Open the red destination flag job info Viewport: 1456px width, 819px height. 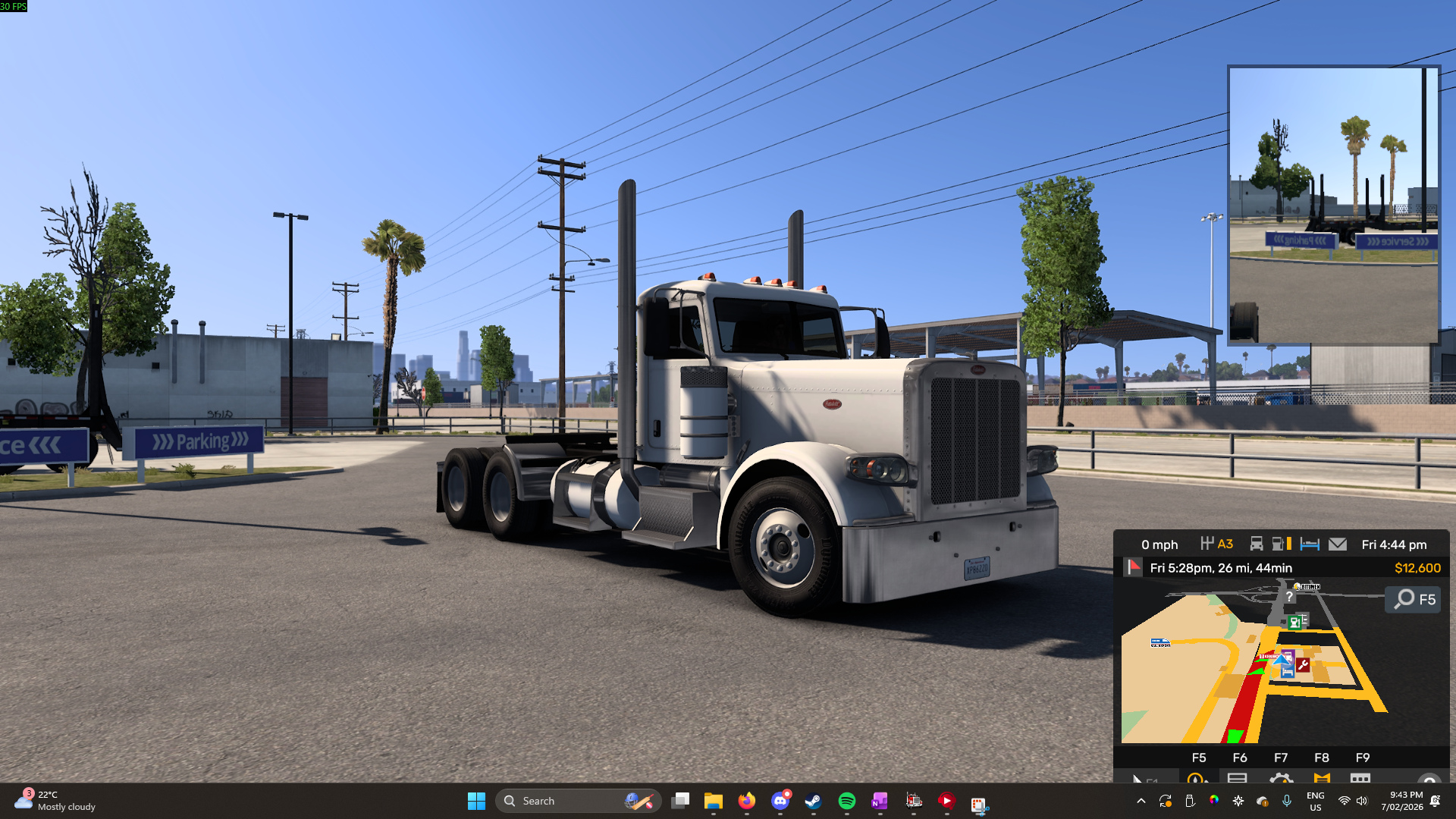tap(1133, 567)
